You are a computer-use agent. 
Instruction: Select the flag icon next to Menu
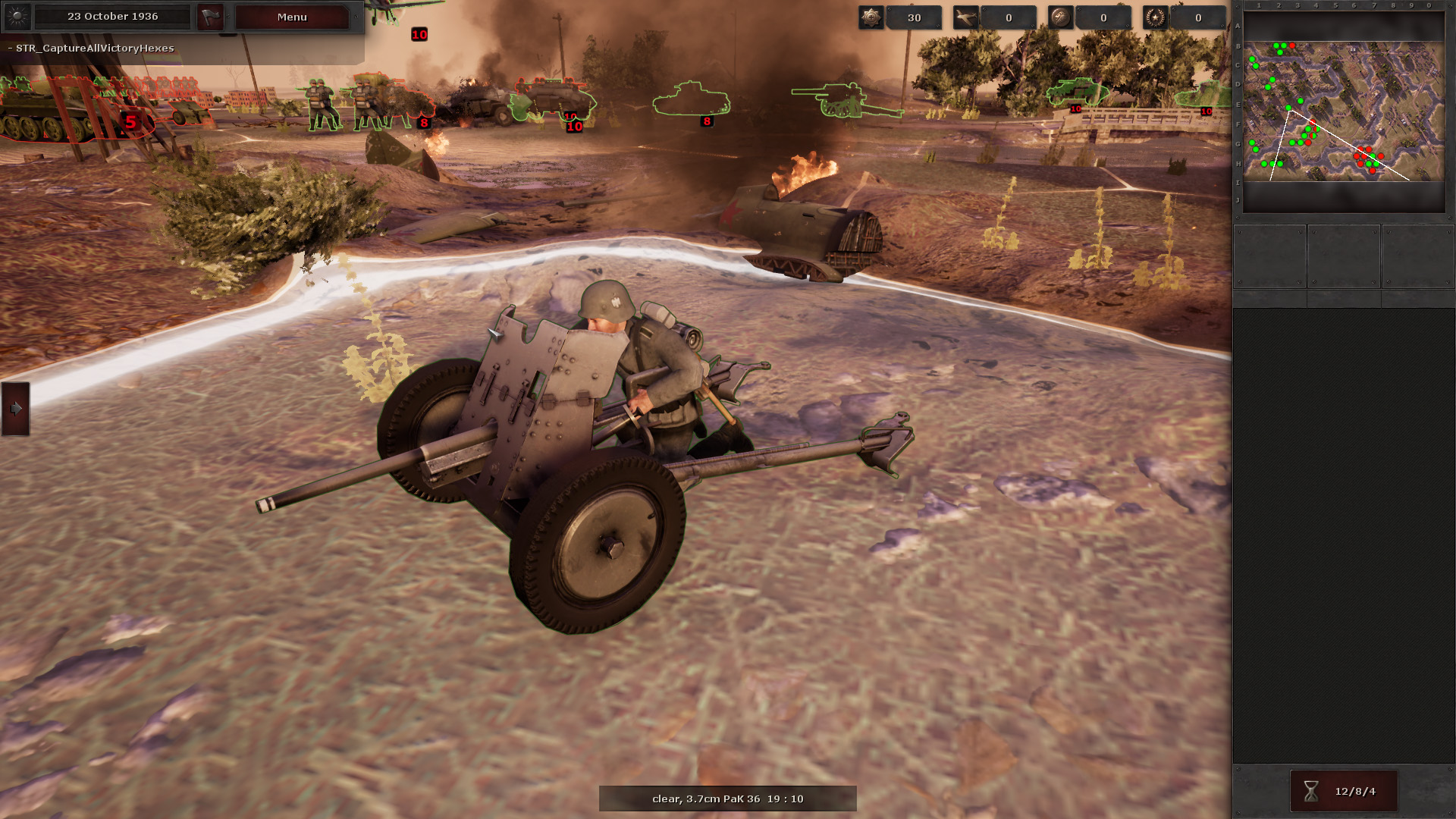click(x=210, y=17)
